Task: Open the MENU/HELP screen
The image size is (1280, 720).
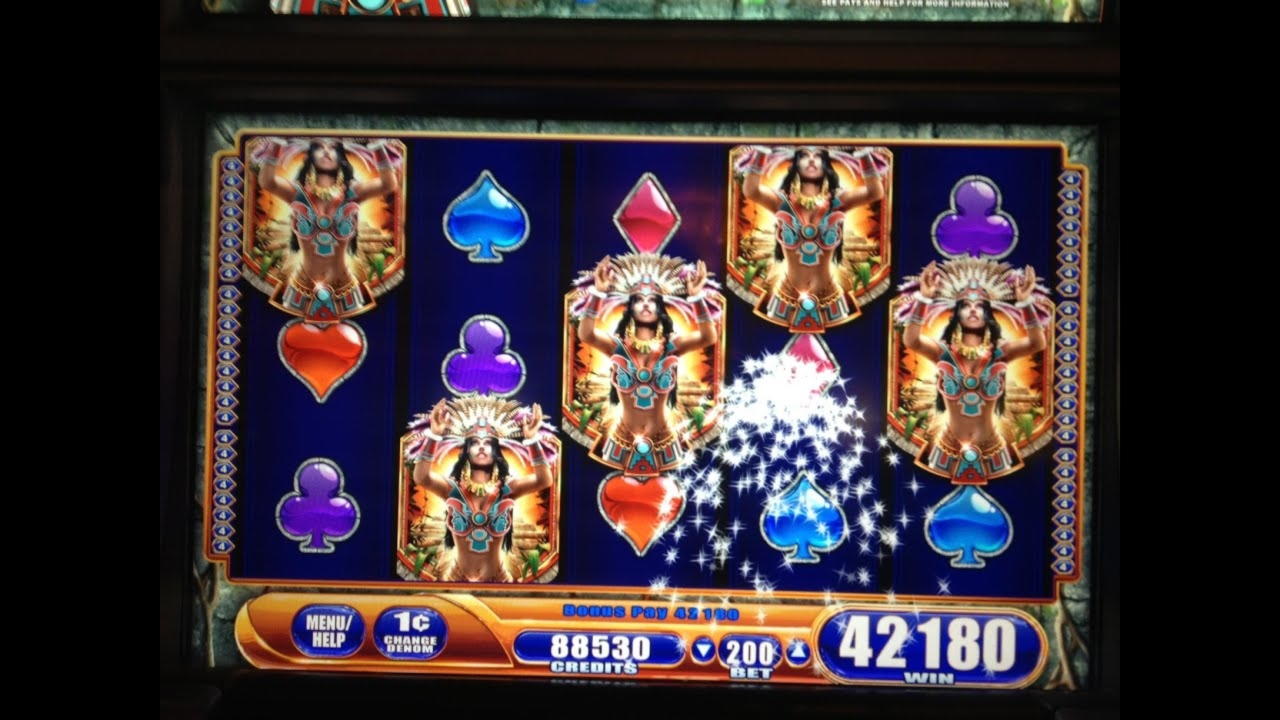Action: click(330, 630)
